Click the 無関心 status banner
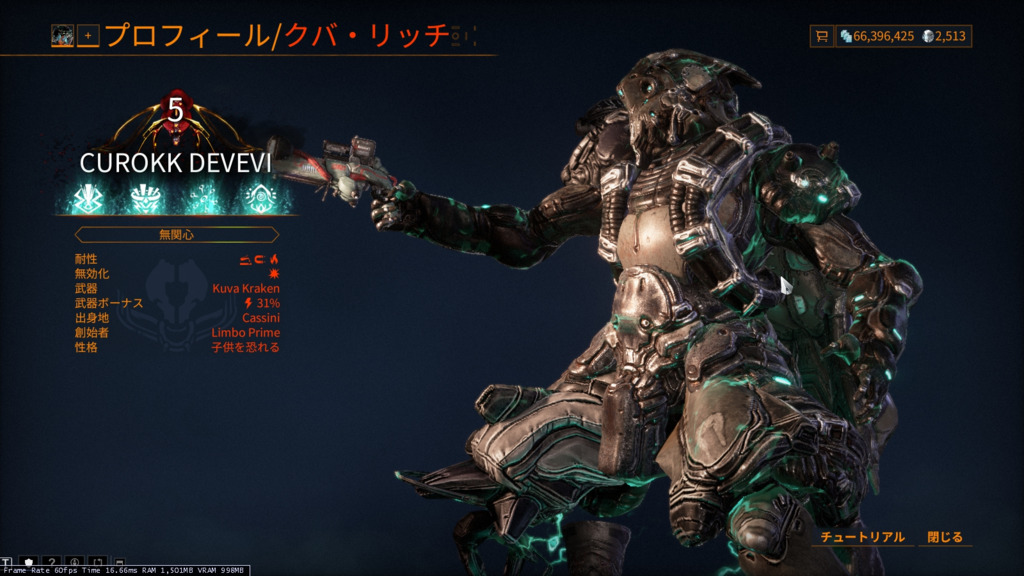 [176, 235]
